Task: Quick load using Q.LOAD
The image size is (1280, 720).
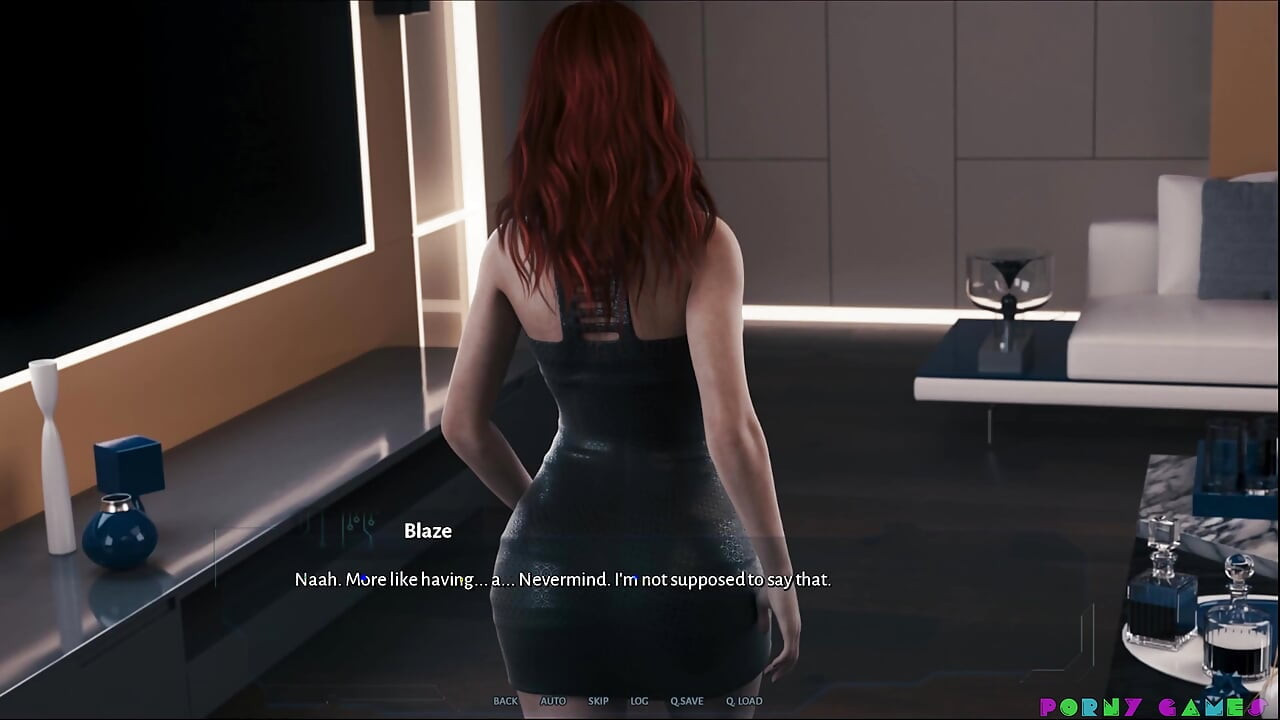Action: [x=747, y=701]
